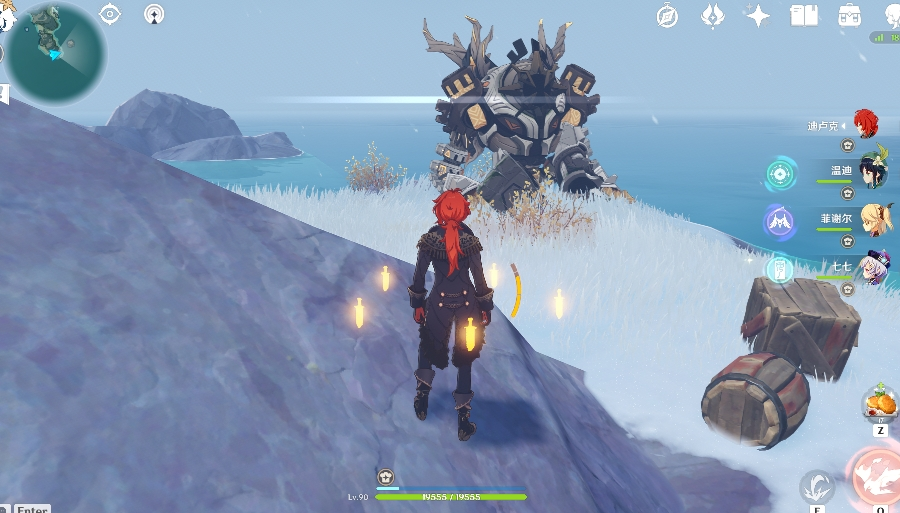Open the four-pointed star wish icon
The image size is (900, 513).
[758, 15]
